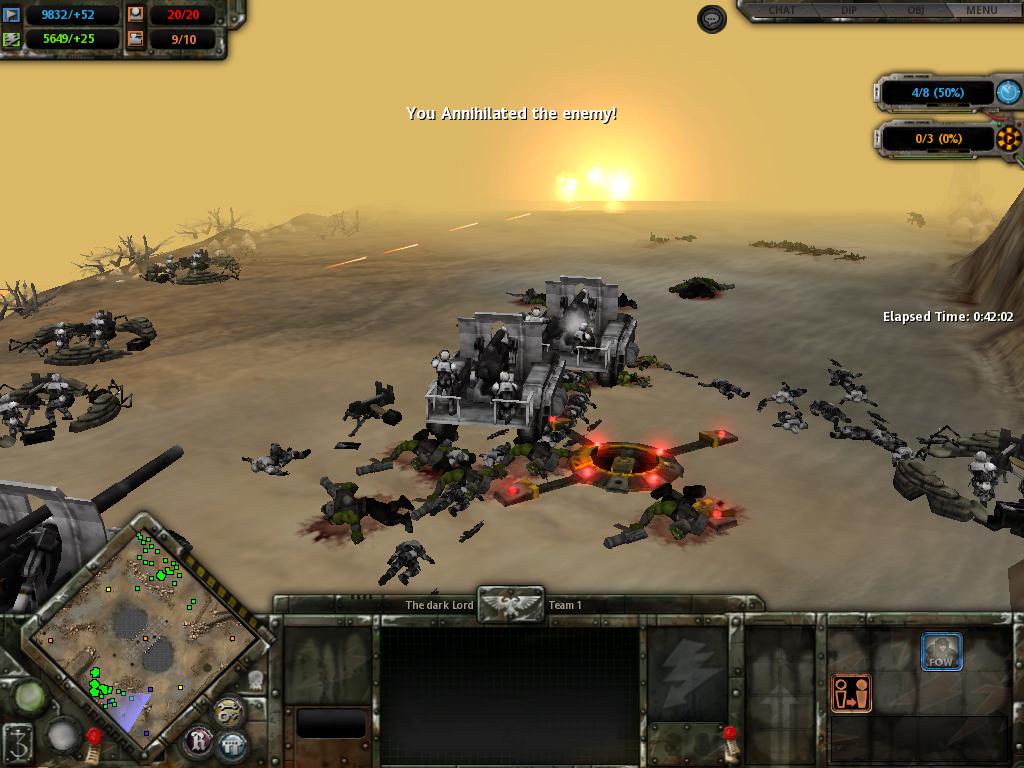Open the DIP diplomacy panel
Viewport: 1024px width, 768px height.
click(849, 11)
